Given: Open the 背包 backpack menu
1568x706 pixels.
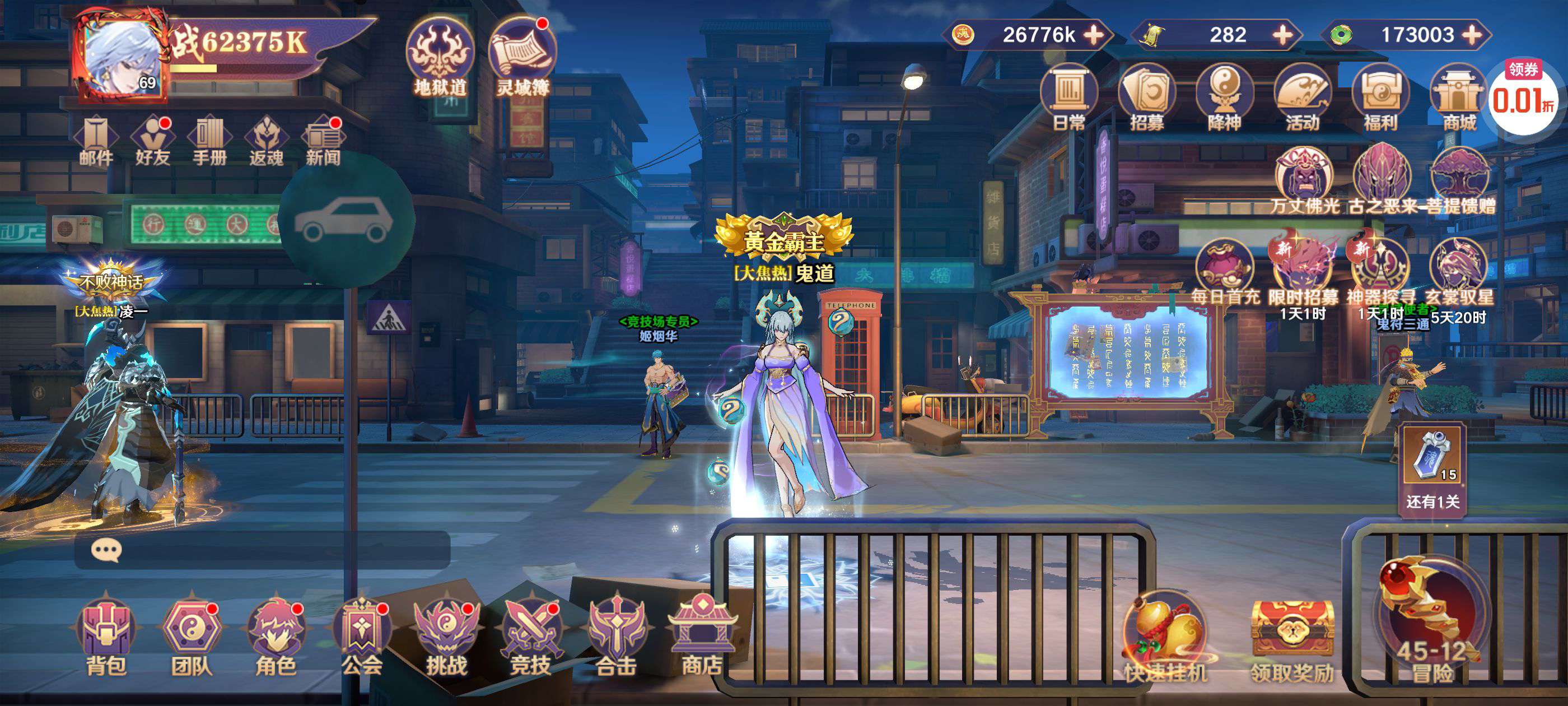Looking at the screenshot, I should point(106,637).
